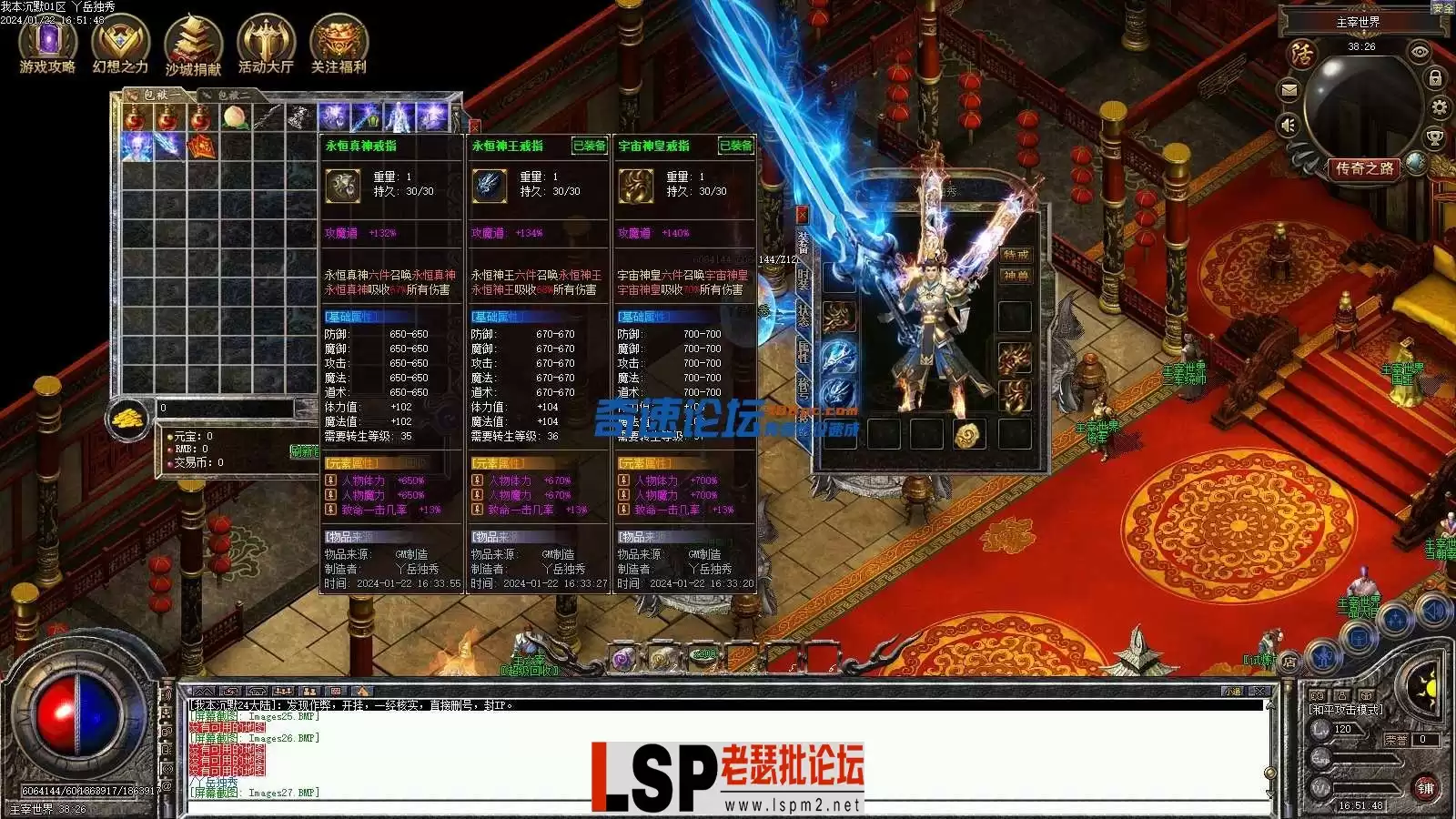Mute game sound with the speaker icon
The image size is (1456, 819).
tap(1288, 125)
